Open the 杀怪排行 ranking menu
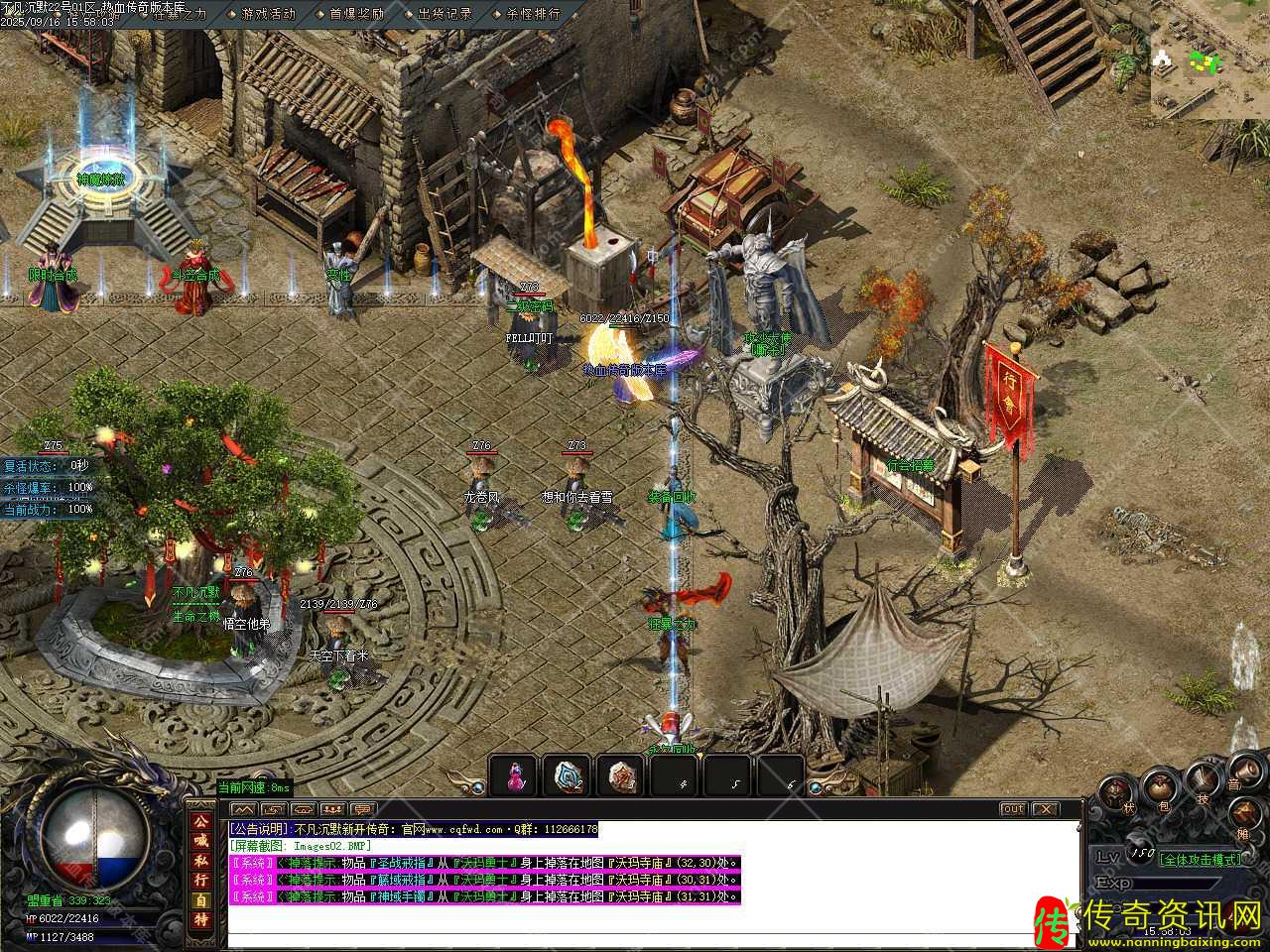The height and width of the screenshot is (952, 1270). pos(533,14)
